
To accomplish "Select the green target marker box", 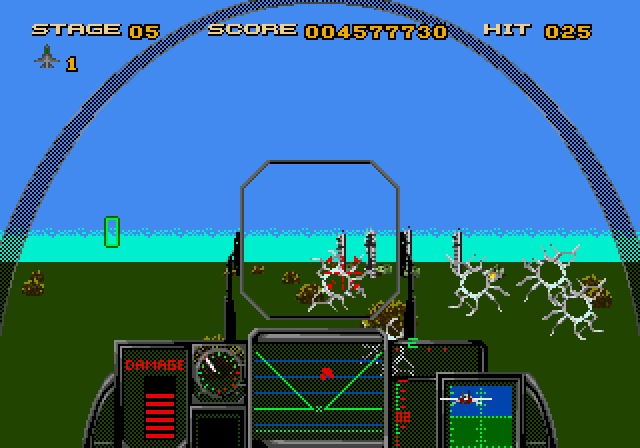I will tap(112, 231).
